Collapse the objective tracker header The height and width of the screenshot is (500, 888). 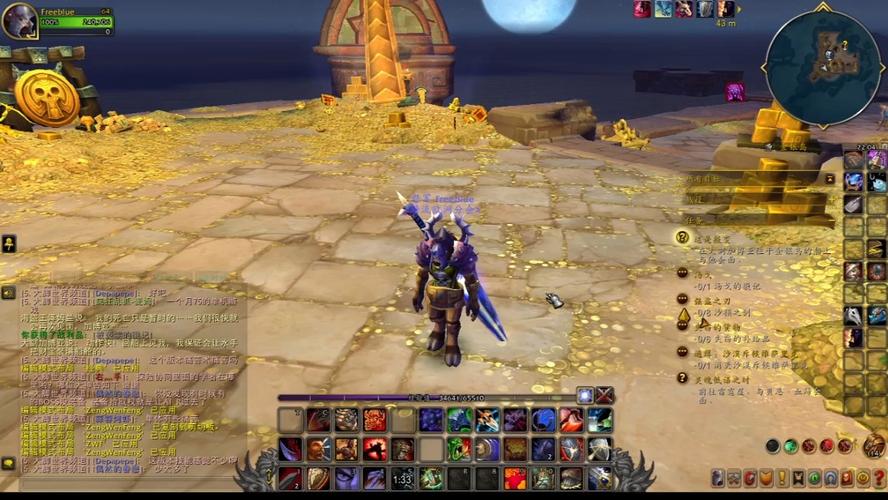coord(830,179)
